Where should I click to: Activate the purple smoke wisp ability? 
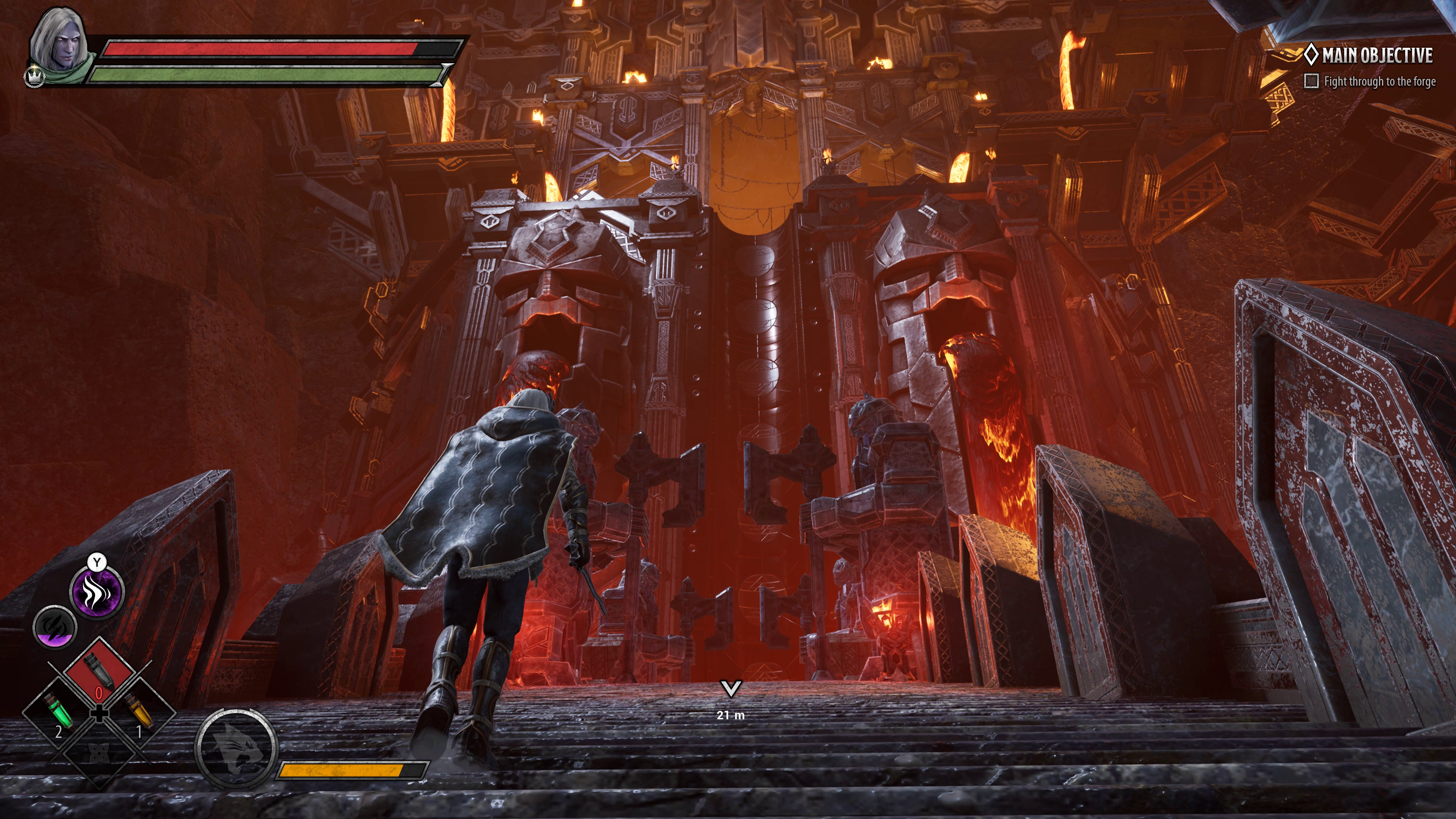pos(97,592)
